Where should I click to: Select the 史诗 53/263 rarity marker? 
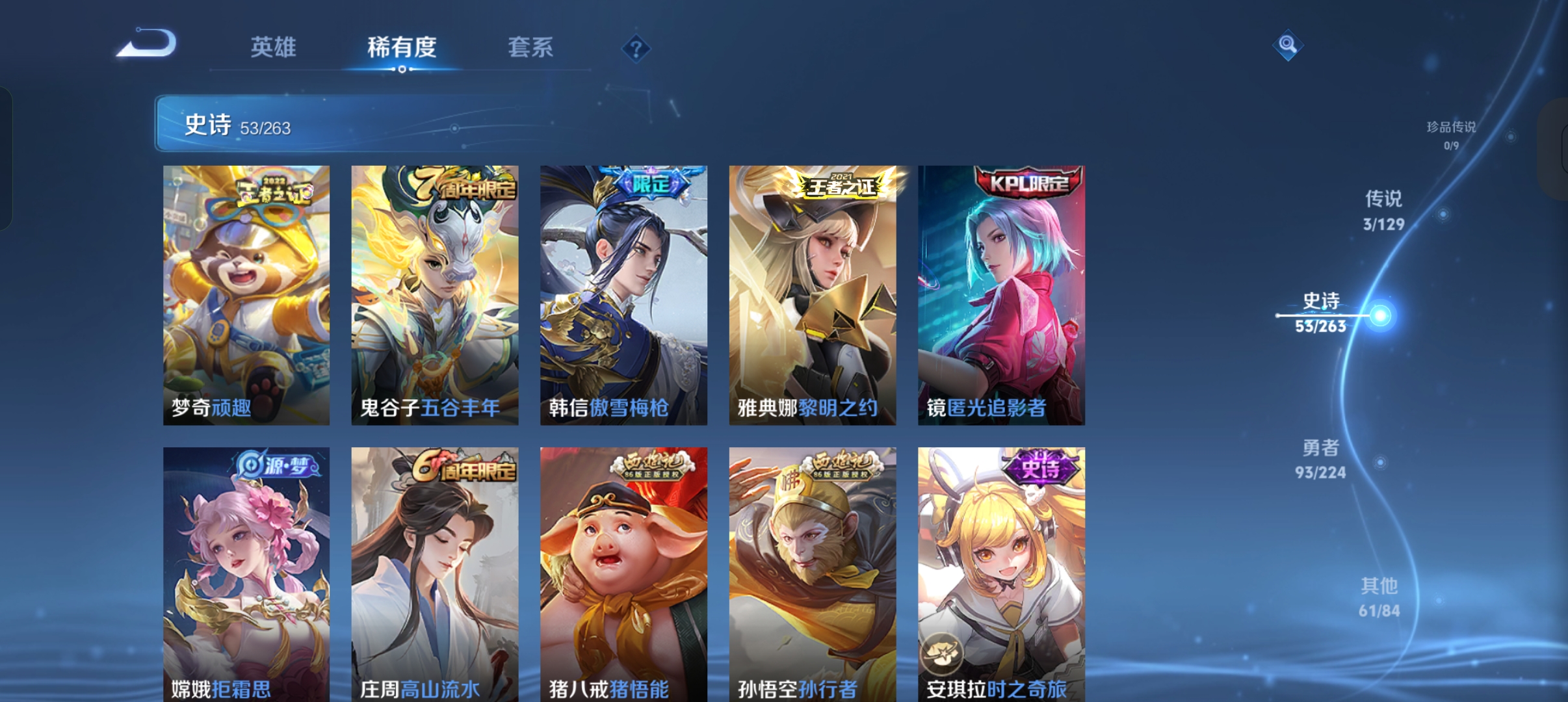1321,313
